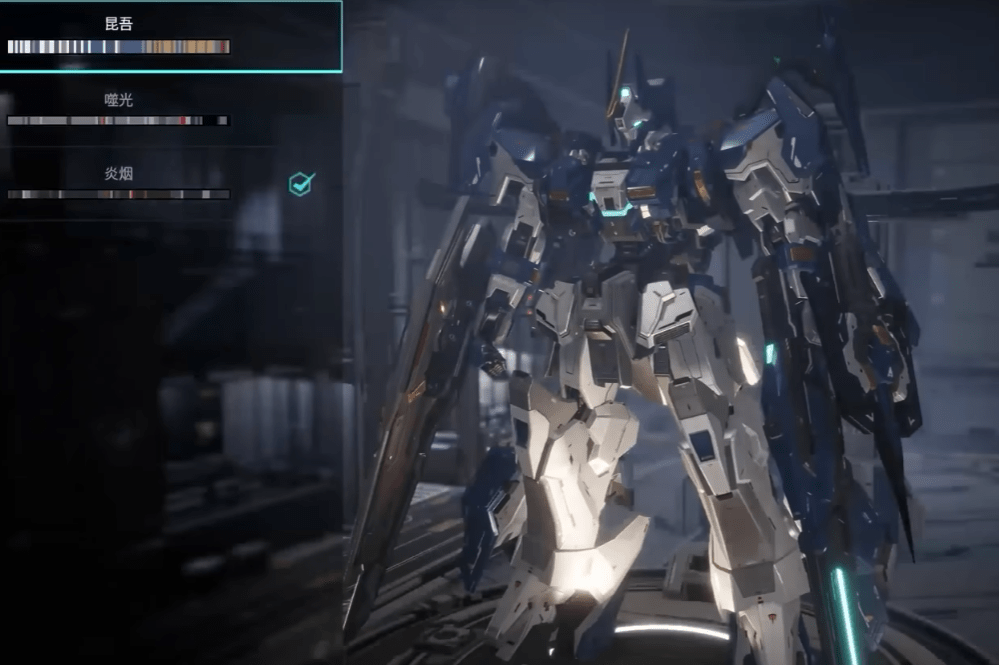Choose the 噬光 paint scheme

coord(119,109)
